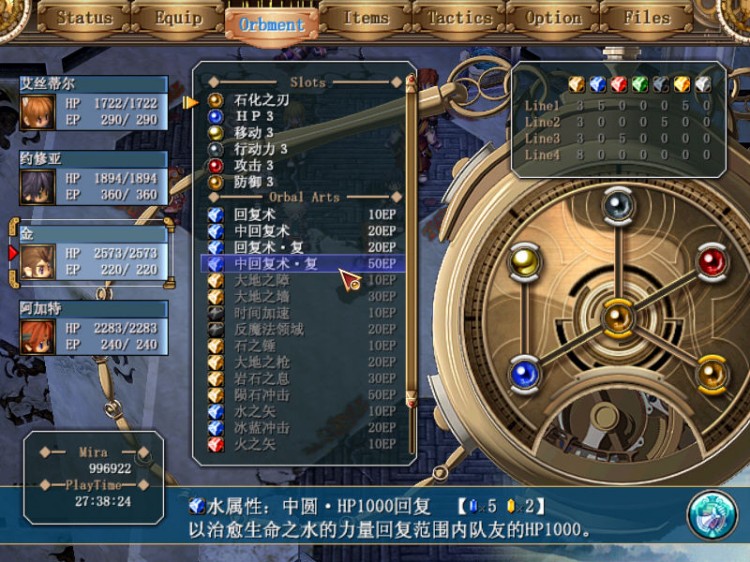Viewport: 750px width, 562px height.
Task: Open the Option tab
Action: point(553,18)
